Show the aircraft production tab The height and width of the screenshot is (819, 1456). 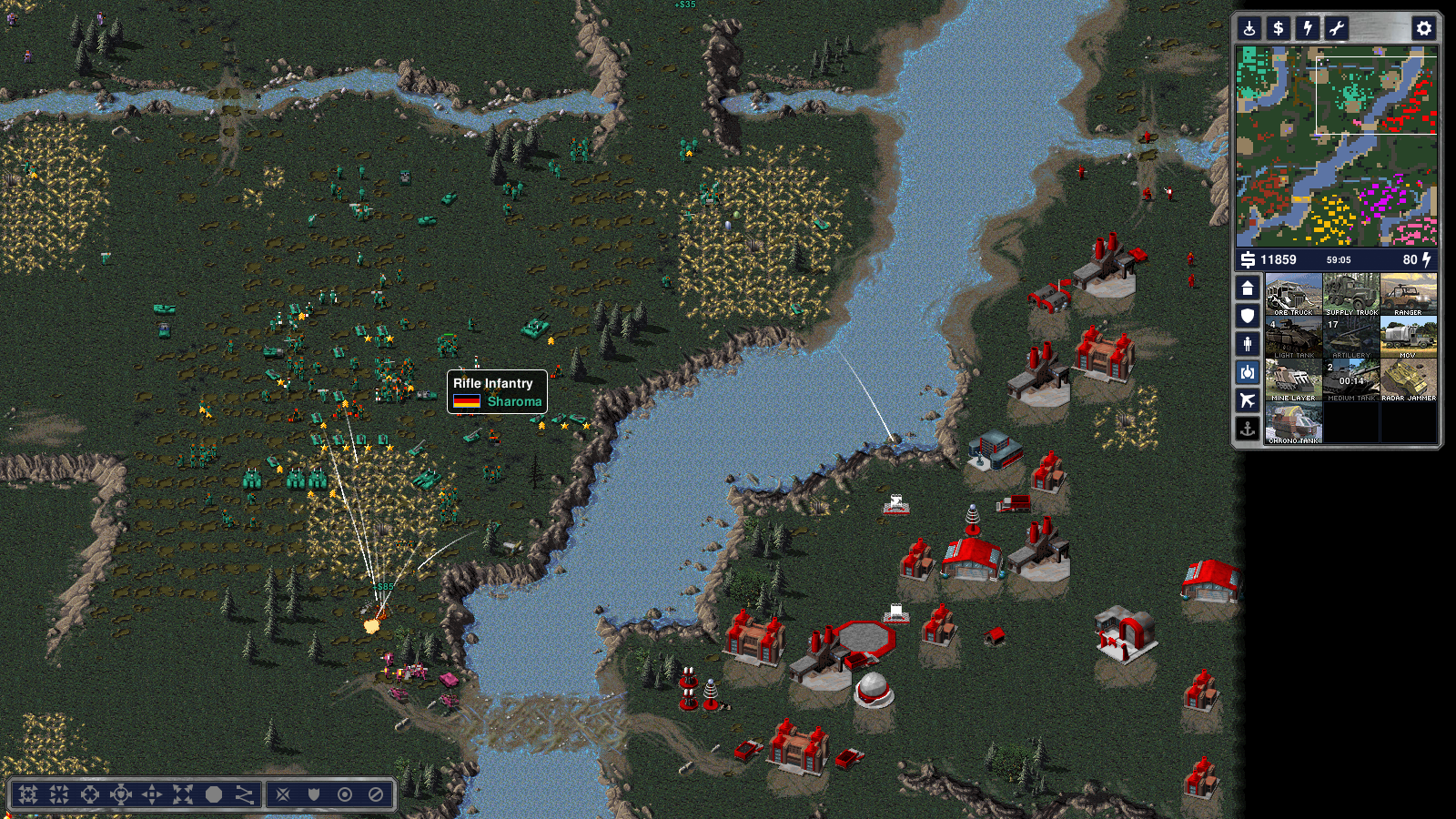point(1248,399)
